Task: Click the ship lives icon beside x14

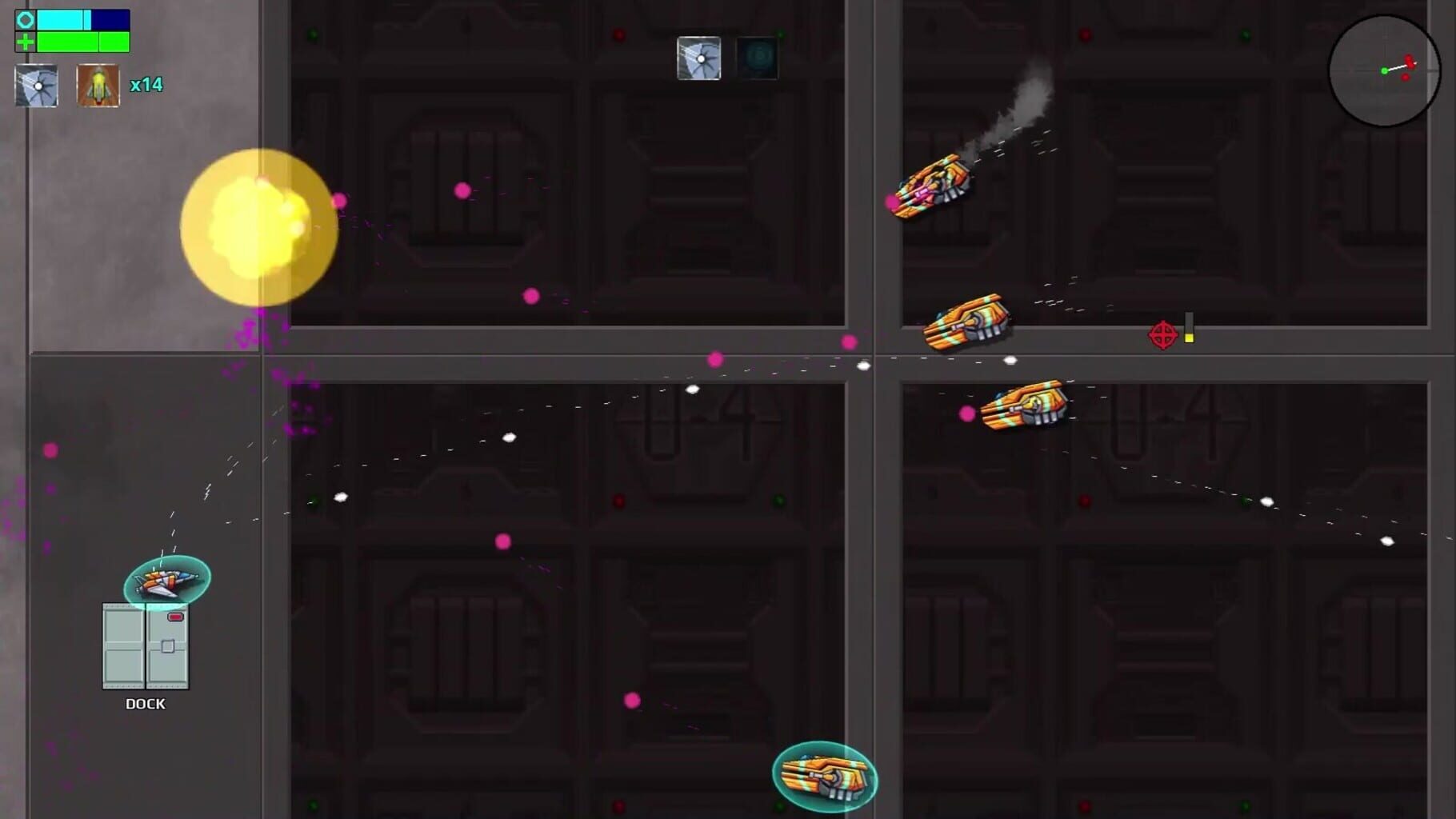Action: 97,85
